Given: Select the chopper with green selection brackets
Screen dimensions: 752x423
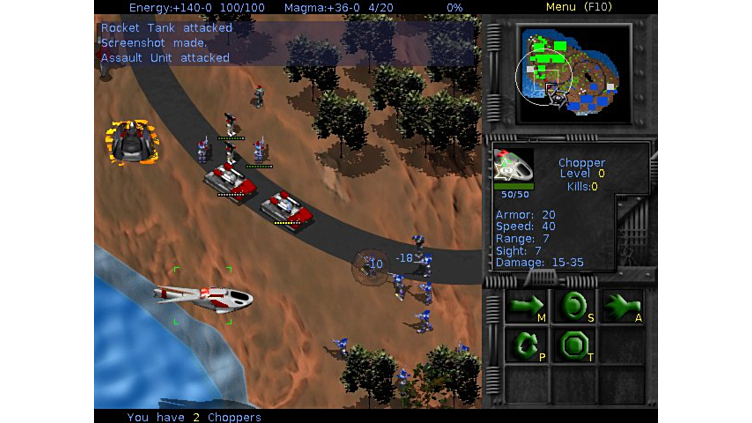Looking at the screenshot, I should 203,296.
